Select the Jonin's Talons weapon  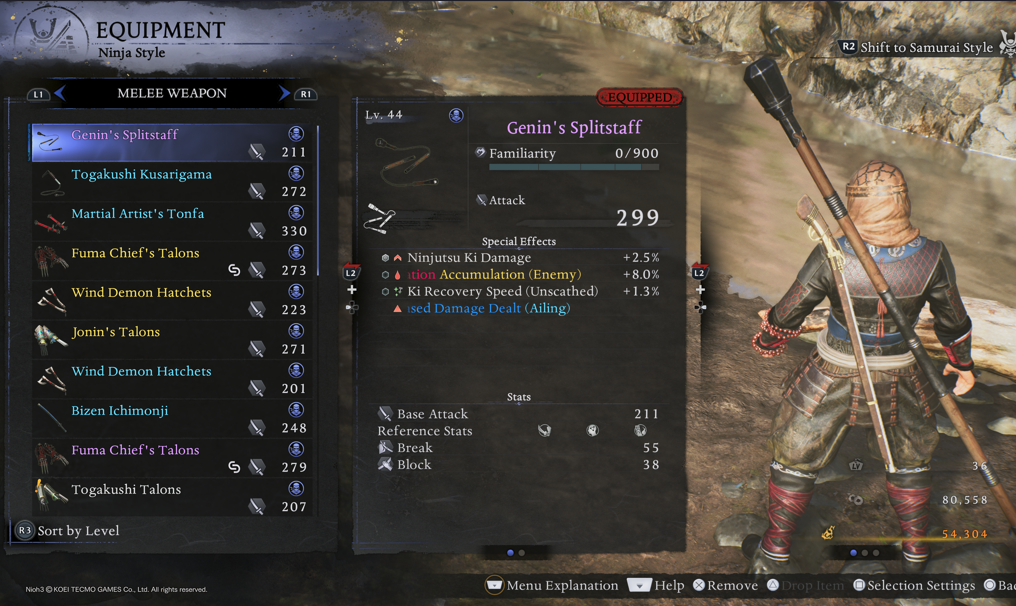pyautogui.click(x=172, y=339)
